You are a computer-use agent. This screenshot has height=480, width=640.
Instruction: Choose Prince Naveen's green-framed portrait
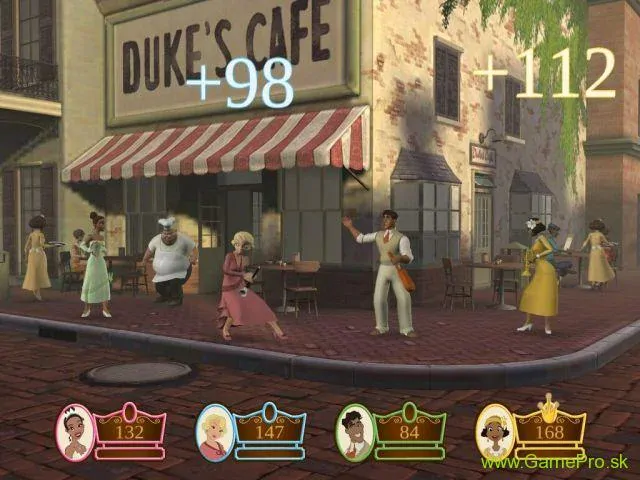(355, 431)
